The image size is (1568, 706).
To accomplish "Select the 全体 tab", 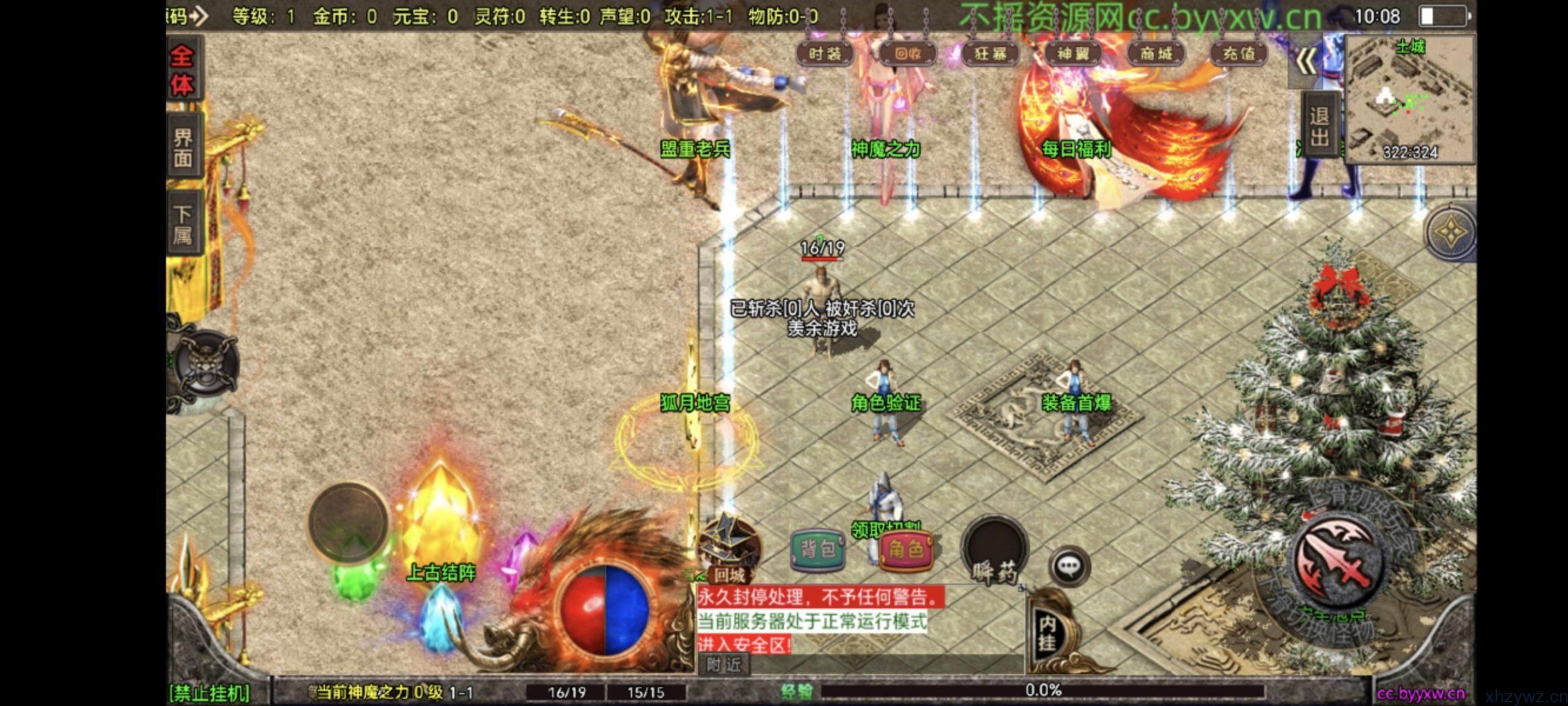I will coord(182,72).
